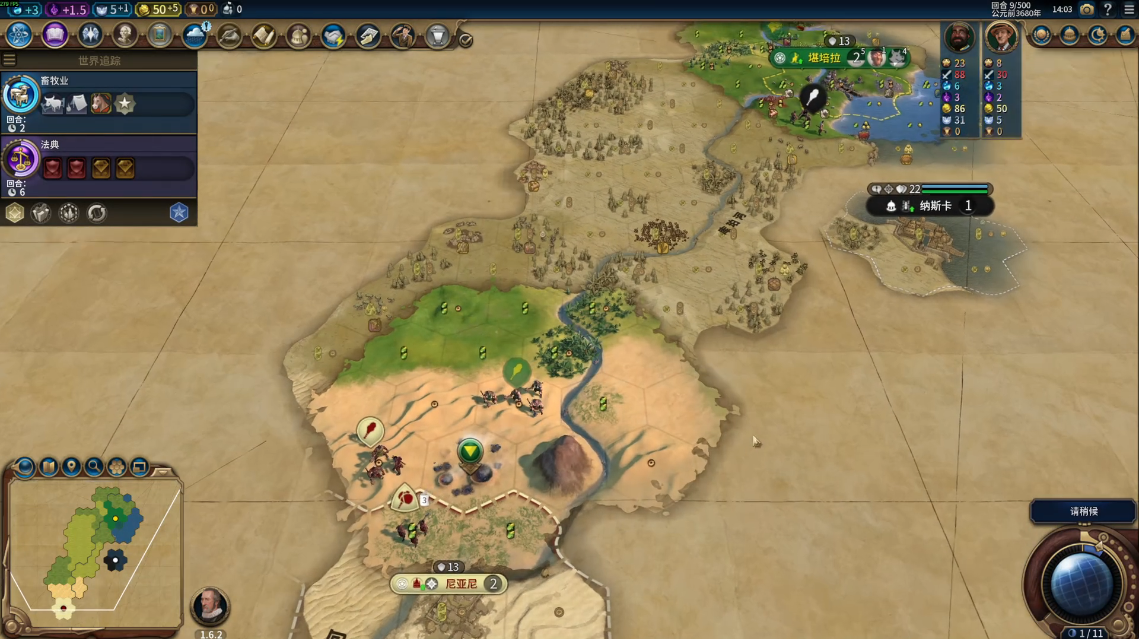Open the world rankings medal button
Image resolution: width=1139 pixels, height=639 pixels.
1043,35
